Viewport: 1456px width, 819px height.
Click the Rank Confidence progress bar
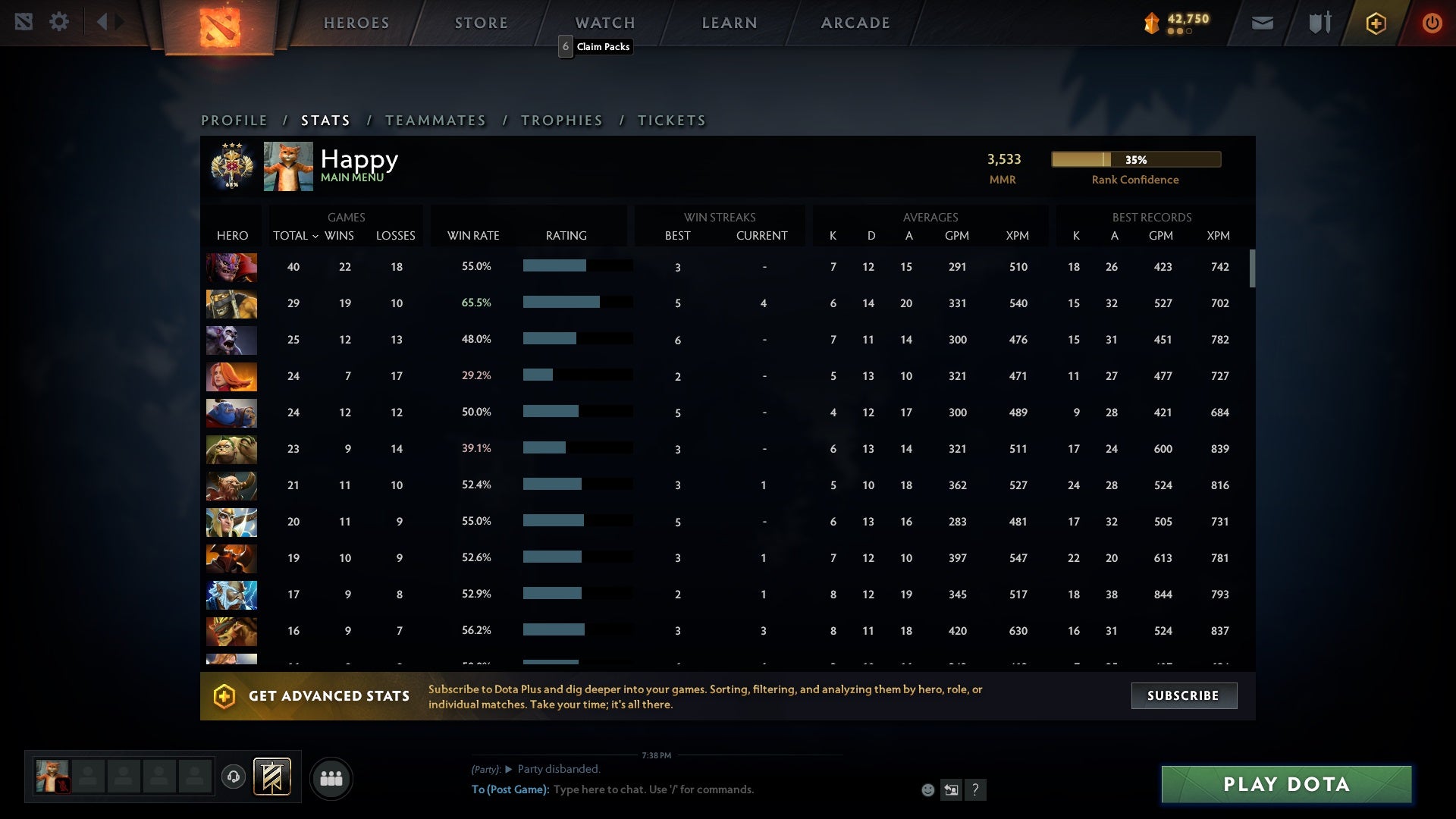pyautogui.click(x=1134, y=159)
